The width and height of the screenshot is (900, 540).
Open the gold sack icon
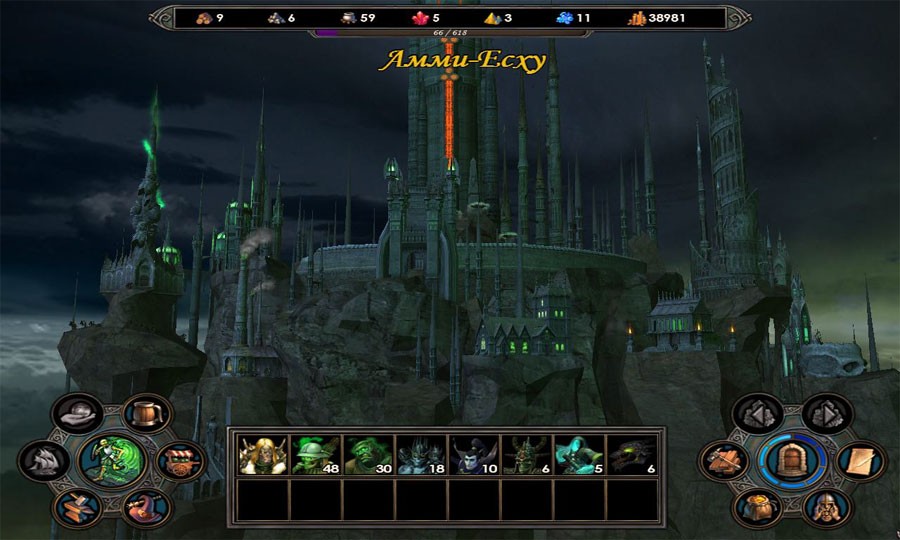756,507
